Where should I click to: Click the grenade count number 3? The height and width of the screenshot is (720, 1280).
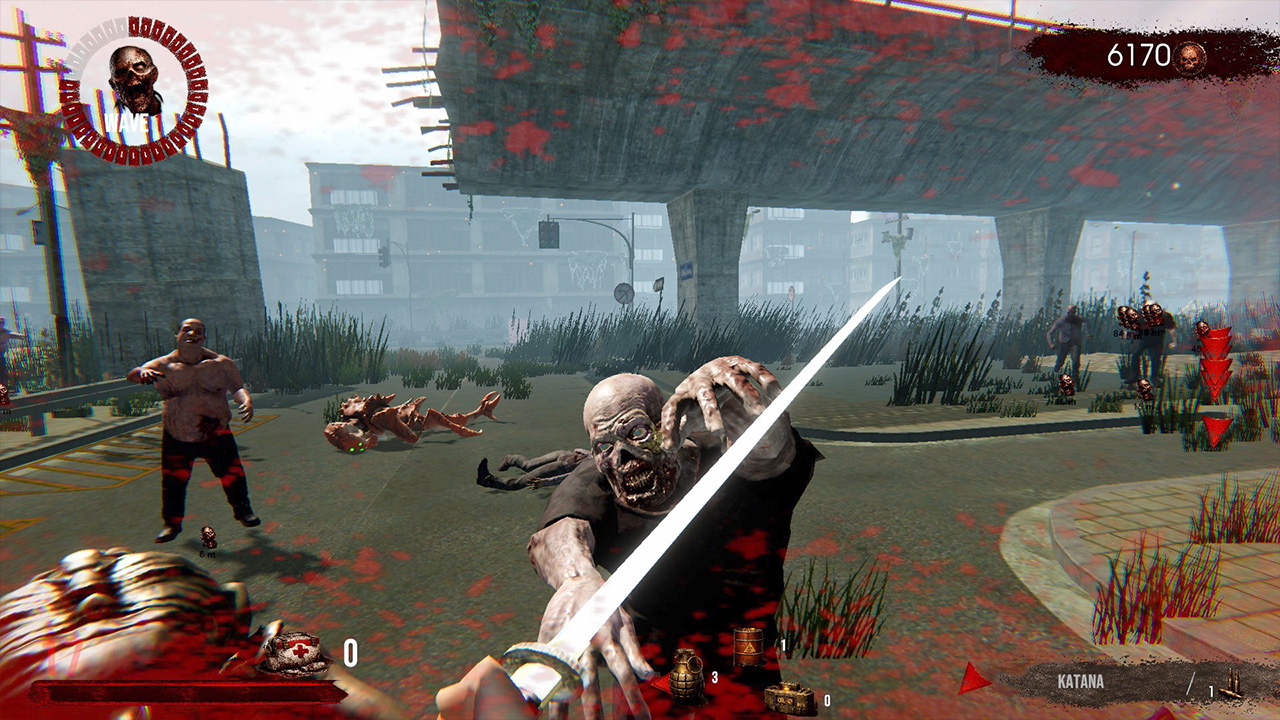[x=714, y=677]
